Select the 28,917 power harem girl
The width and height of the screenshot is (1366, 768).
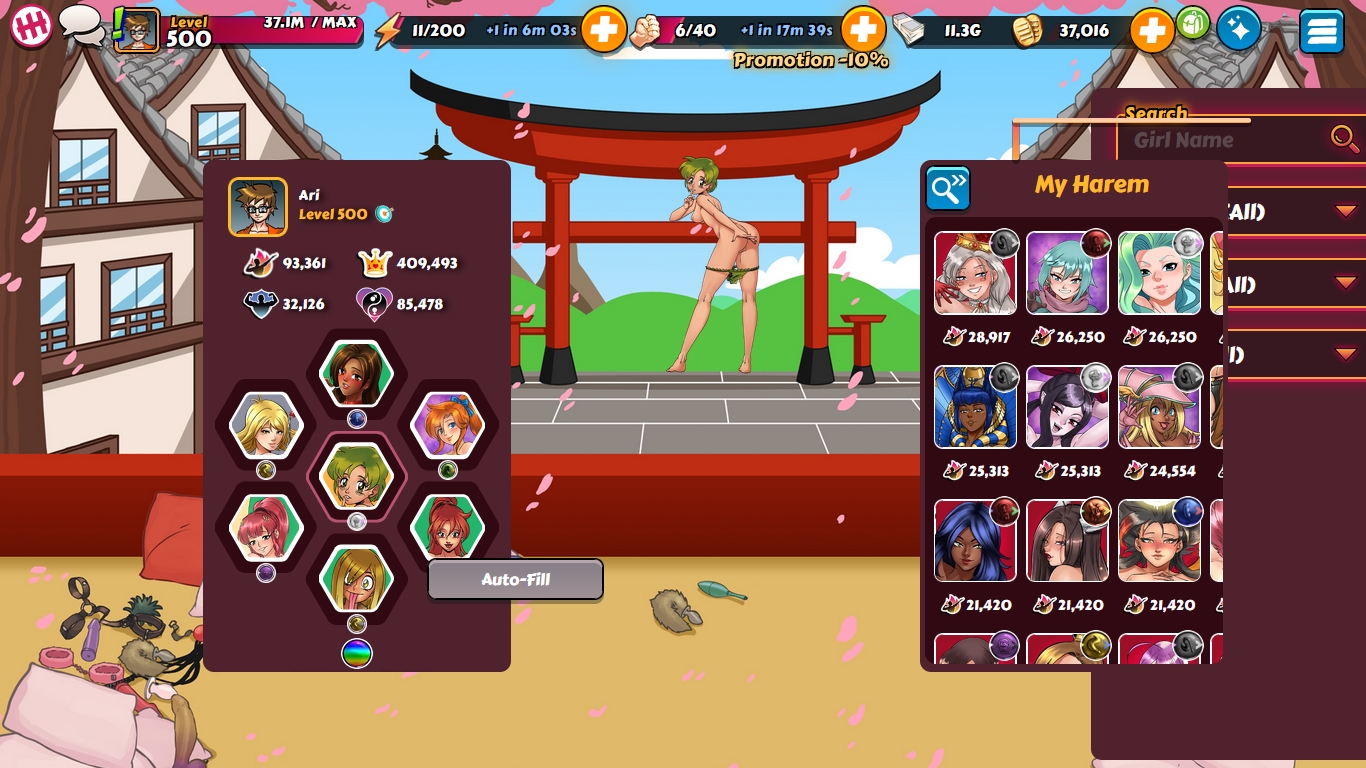pos(975,273)
